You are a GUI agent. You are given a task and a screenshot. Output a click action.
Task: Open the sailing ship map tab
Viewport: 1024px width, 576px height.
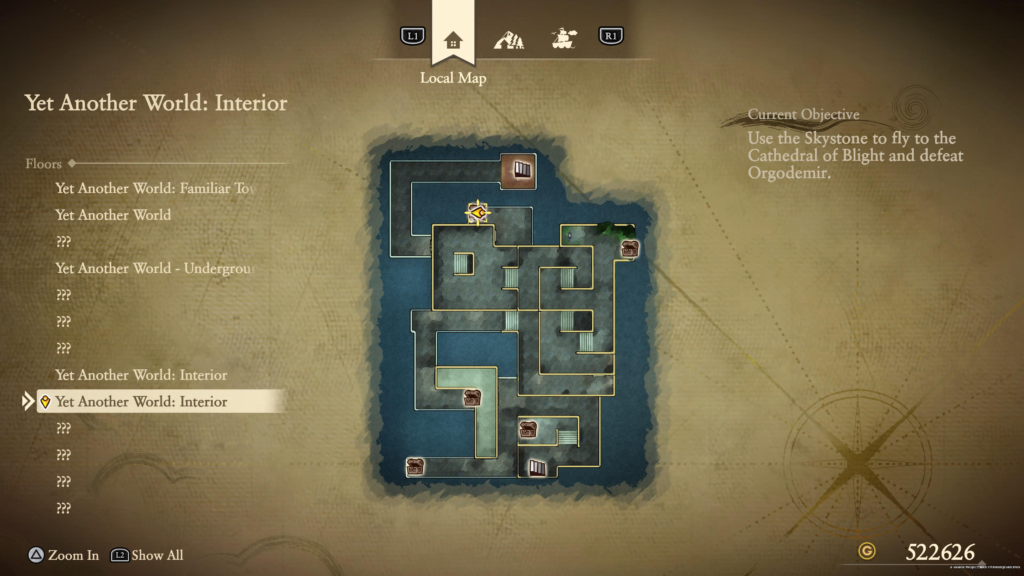[x=564, y=40]
